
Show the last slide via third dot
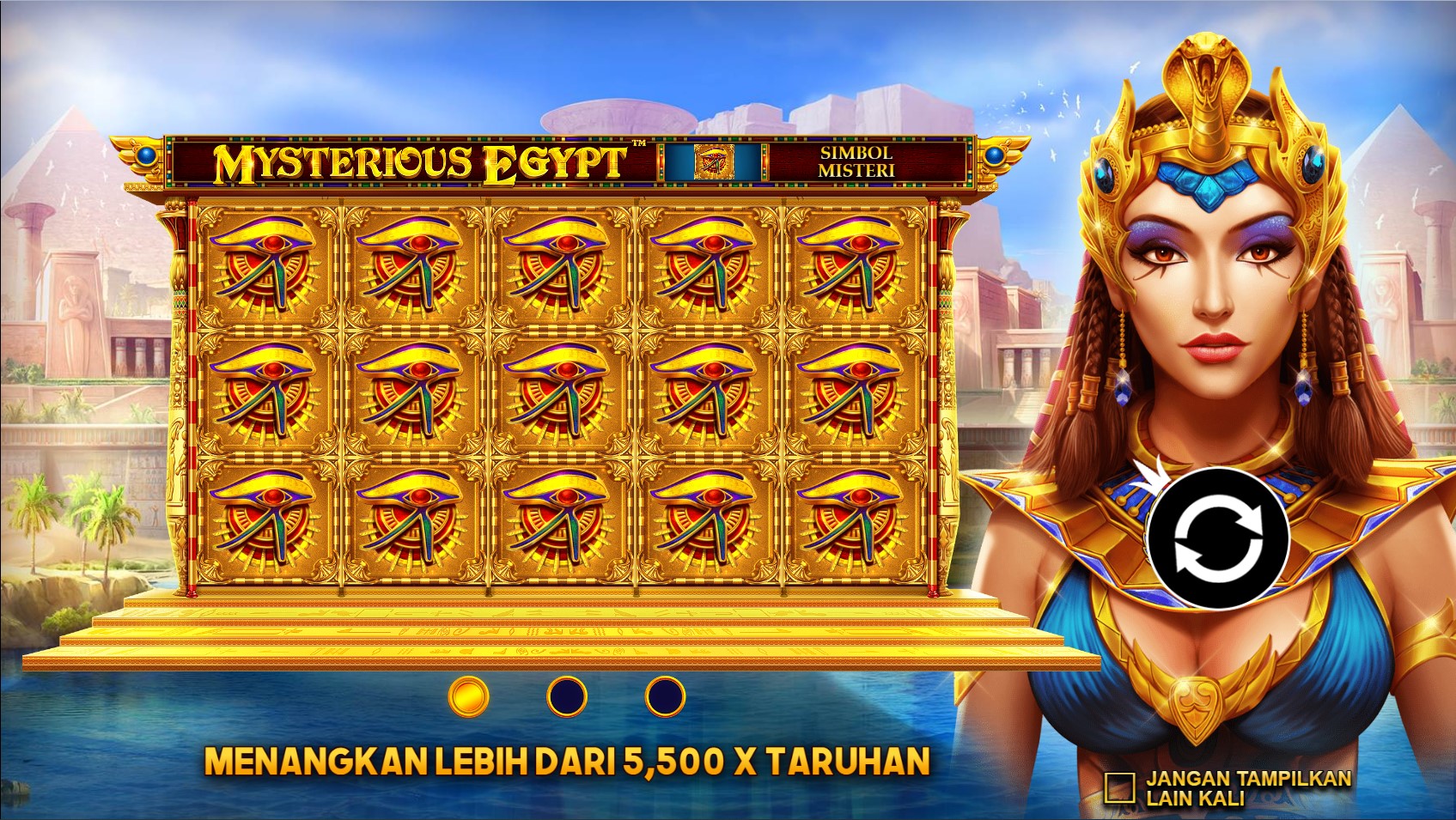point(665,695)
